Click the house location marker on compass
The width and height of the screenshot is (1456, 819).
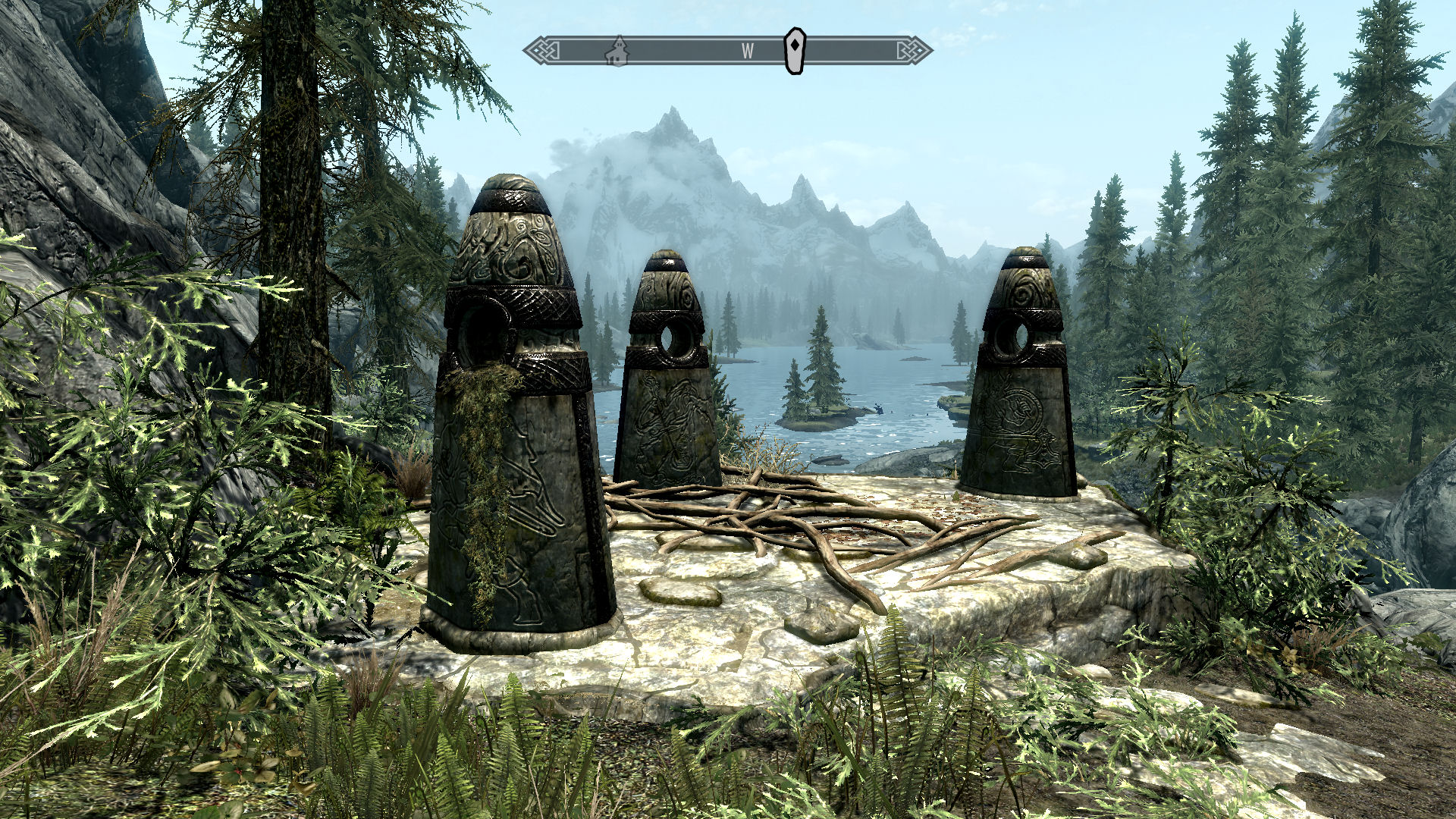[619, 52]
